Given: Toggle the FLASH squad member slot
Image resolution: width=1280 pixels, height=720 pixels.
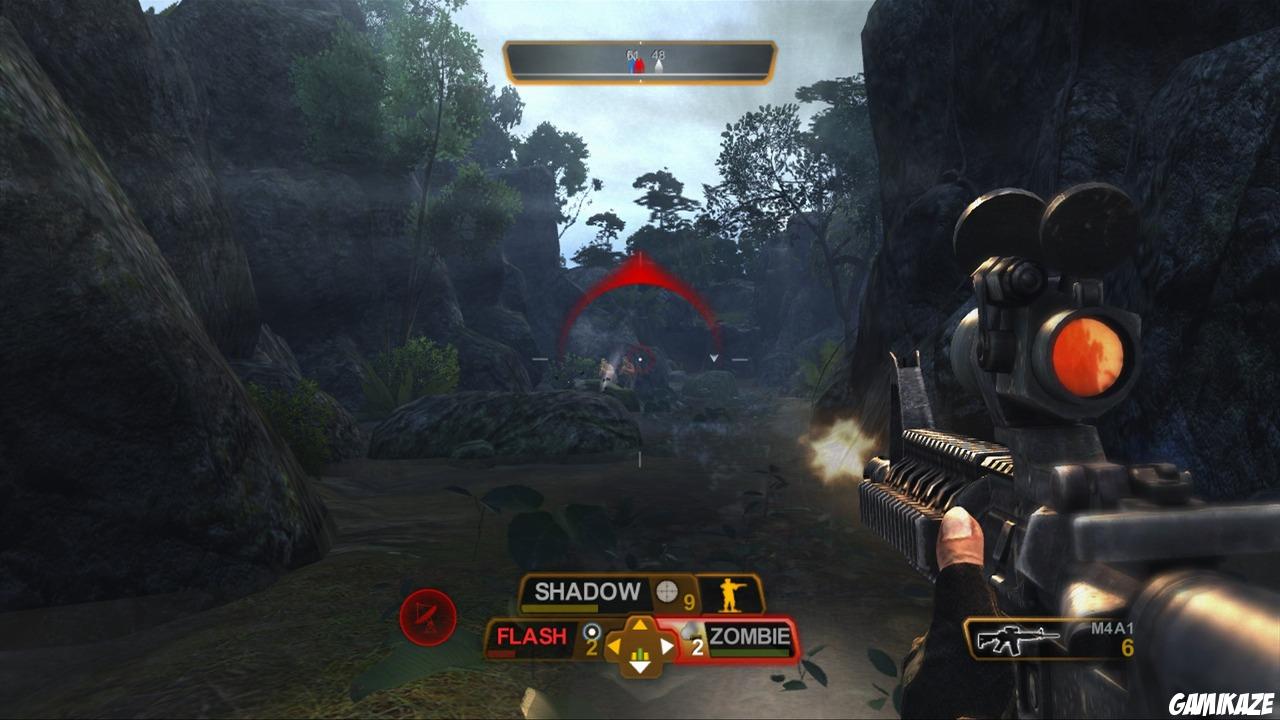Looking at the screenshot, I should (x=530, y=634).
